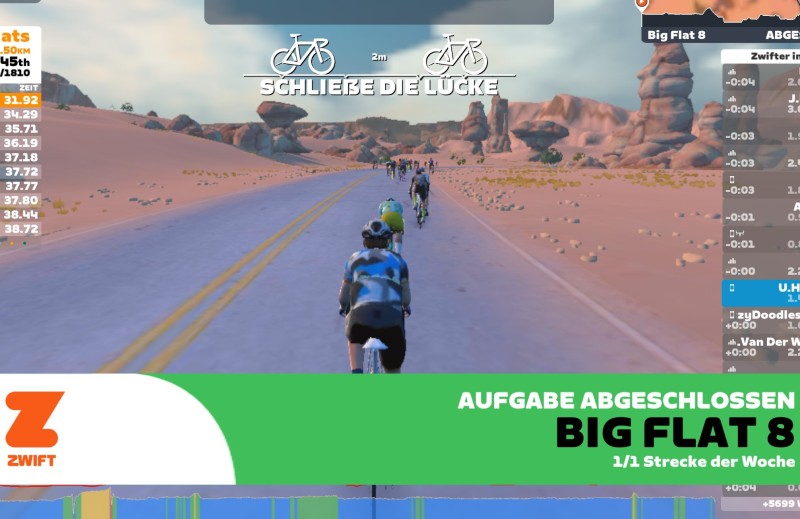Select Van Der W rider in nearby list
800x519 pixels.
tap(762, 345)
